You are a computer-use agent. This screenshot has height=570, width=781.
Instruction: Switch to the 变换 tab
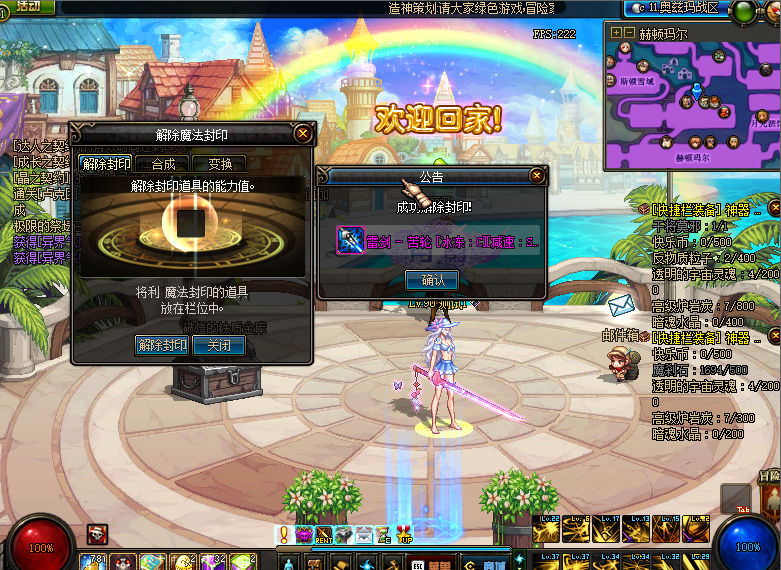(219, 164)
